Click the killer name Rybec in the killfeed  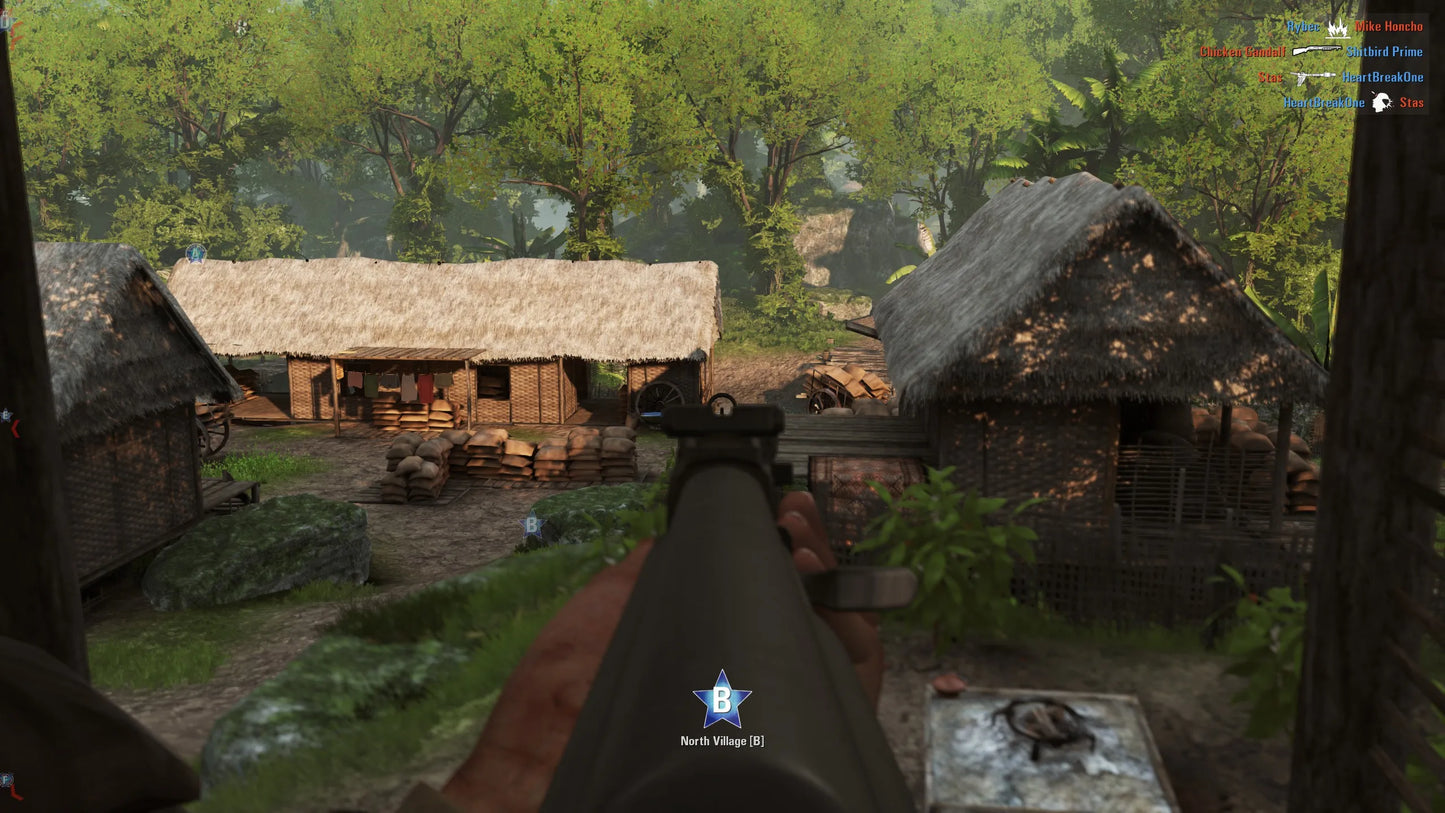pos(1304,27)
